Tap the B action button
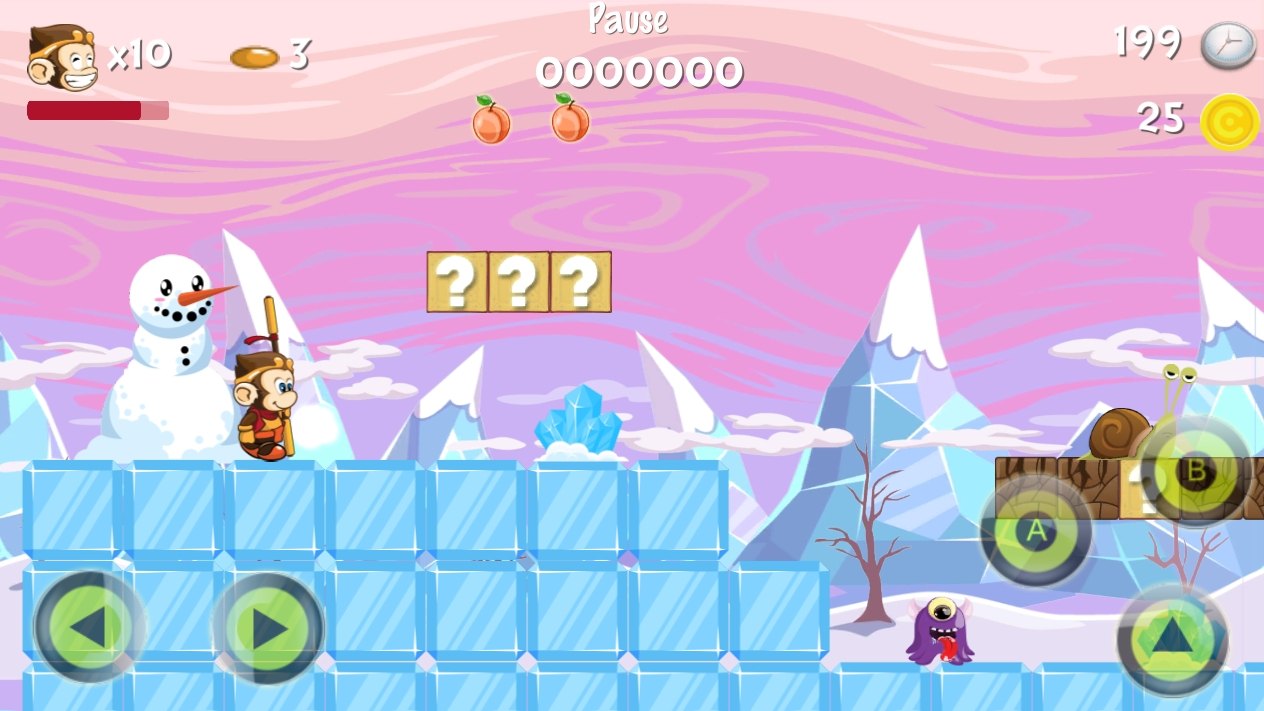 [1195, 472]
